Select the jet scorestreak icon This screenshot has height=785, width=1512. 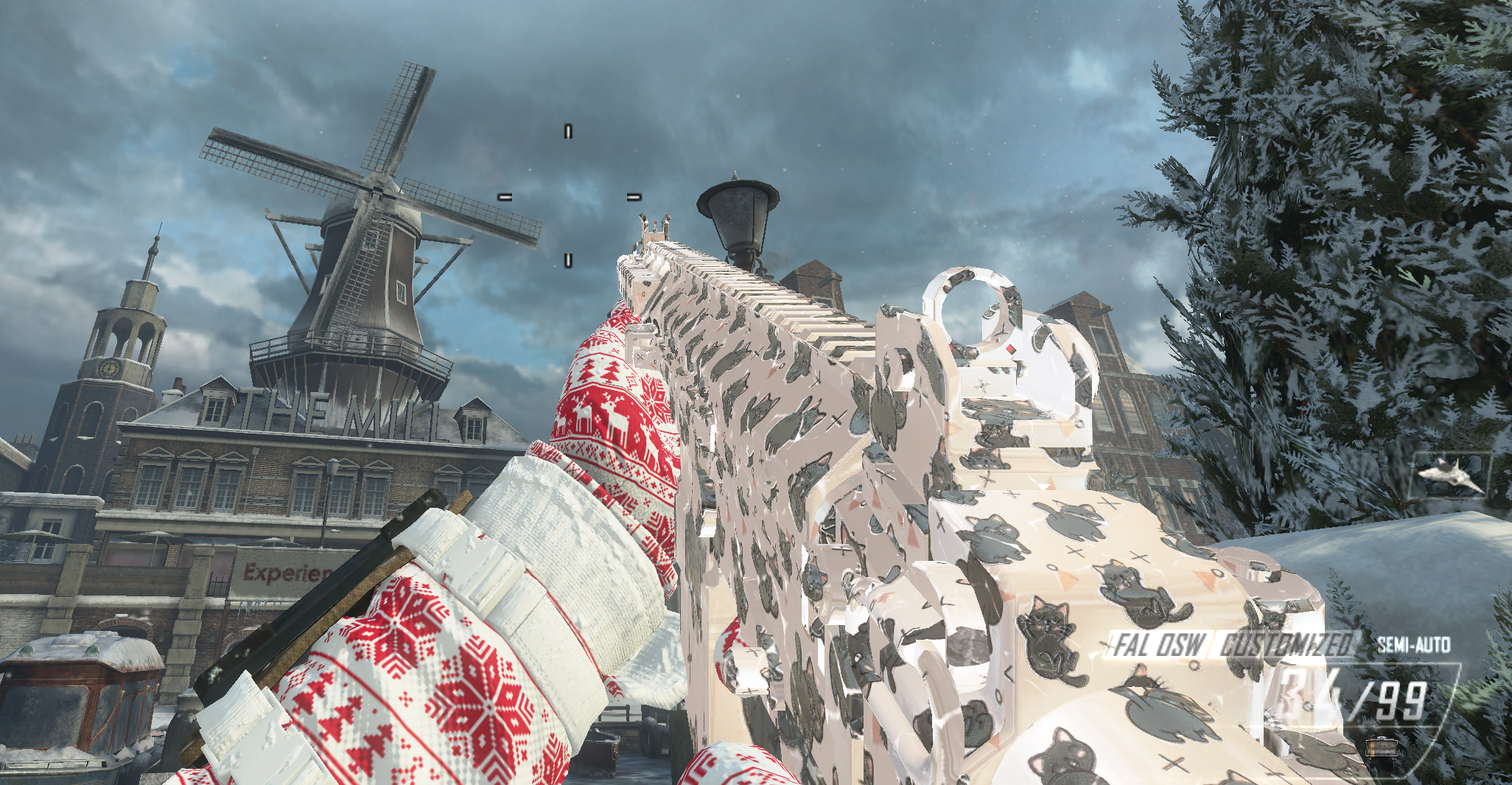1450,475
